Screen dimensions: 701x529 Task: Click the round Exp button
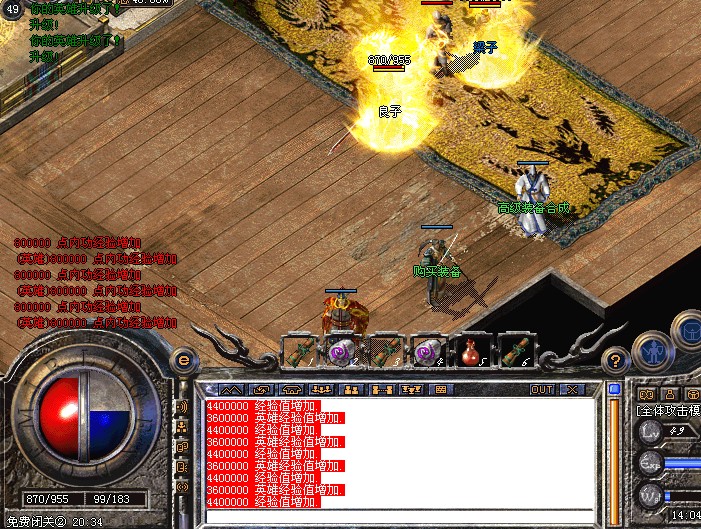pyautogui.click(x=651, y=462)
